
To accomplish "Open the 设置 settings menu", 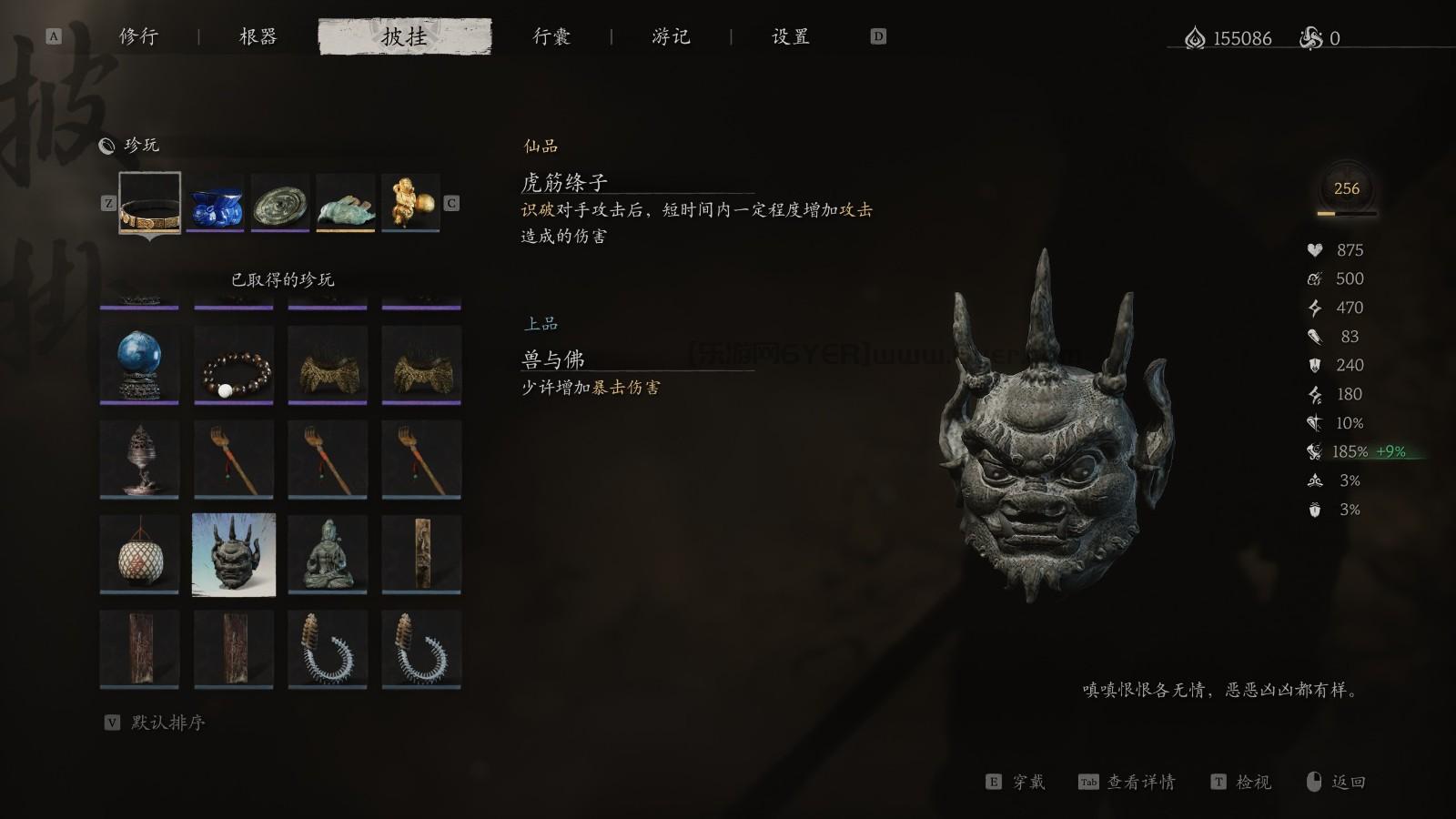I will [x=788, y=37].
